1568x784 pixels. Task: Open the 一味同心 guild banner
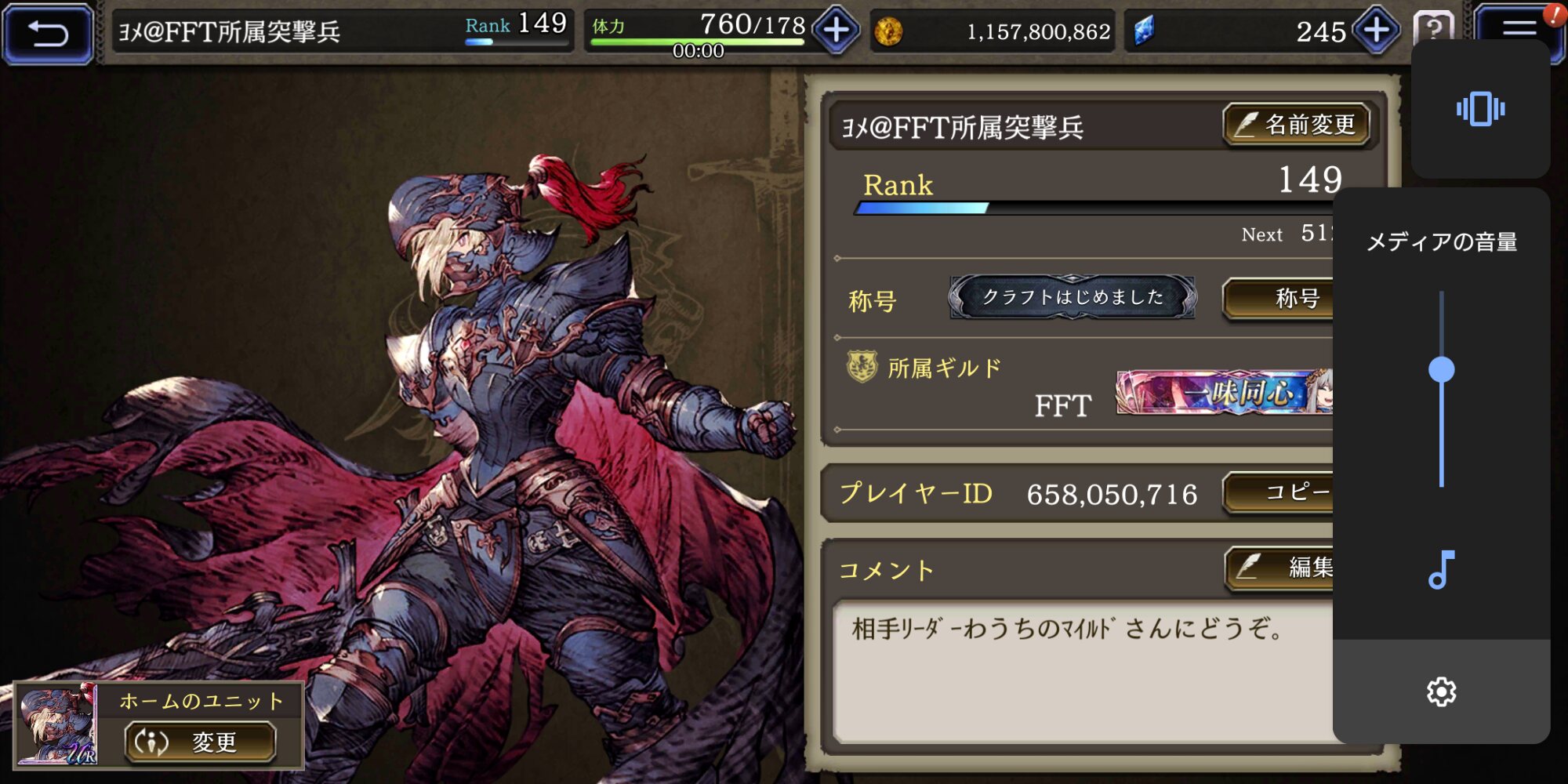tap(1224, 392)
